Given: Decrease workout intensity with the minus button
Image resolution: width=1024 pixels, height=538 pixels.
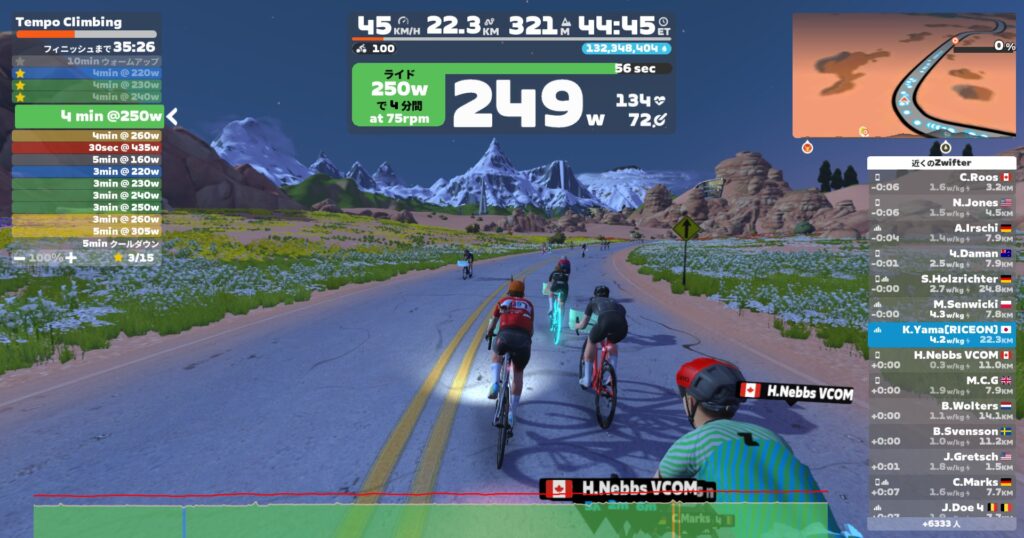Looking at the screenshot, I should point(20,257).
